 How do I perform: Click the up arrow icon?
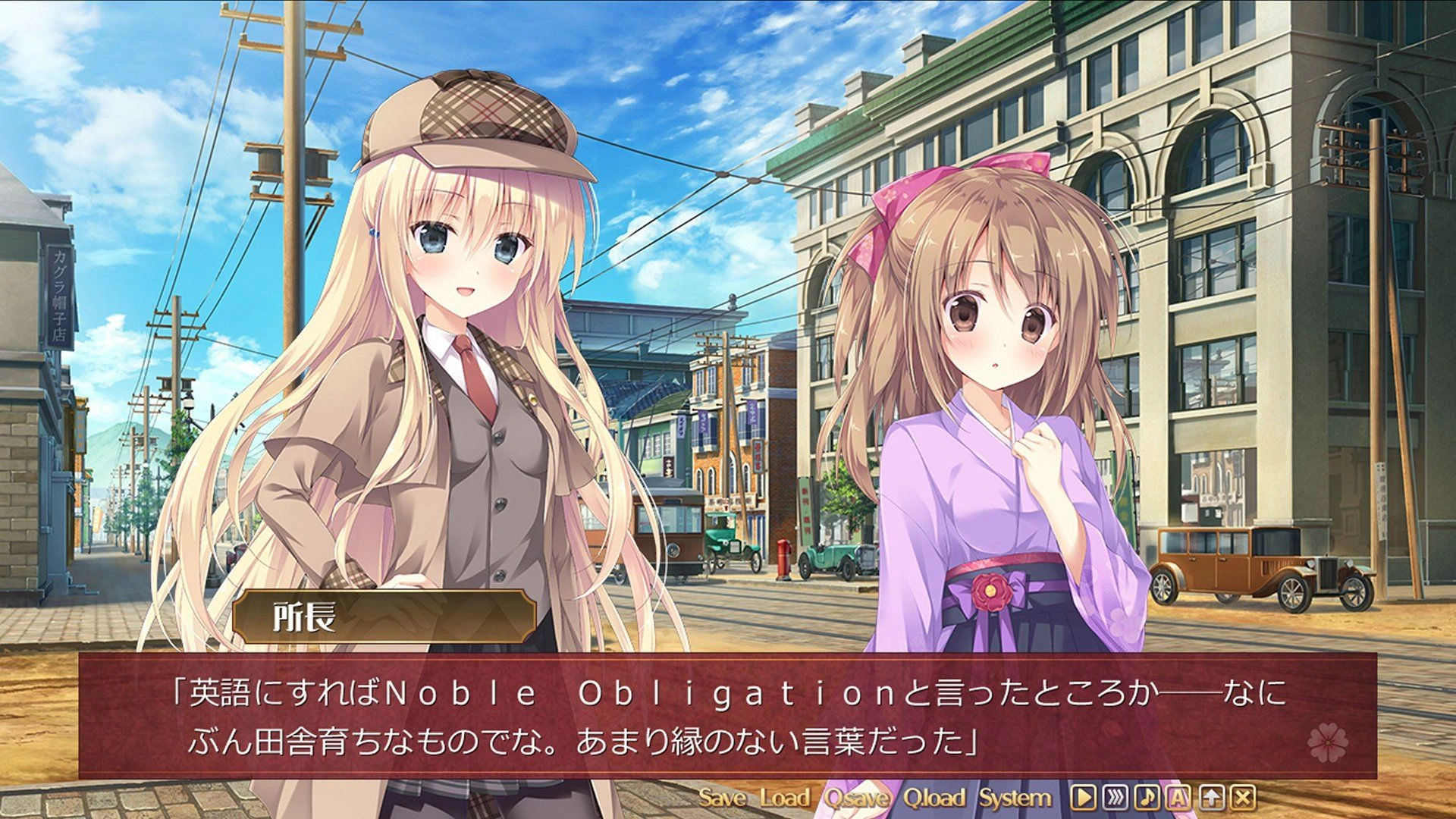pyautogui.click(x=1211, y=798)
